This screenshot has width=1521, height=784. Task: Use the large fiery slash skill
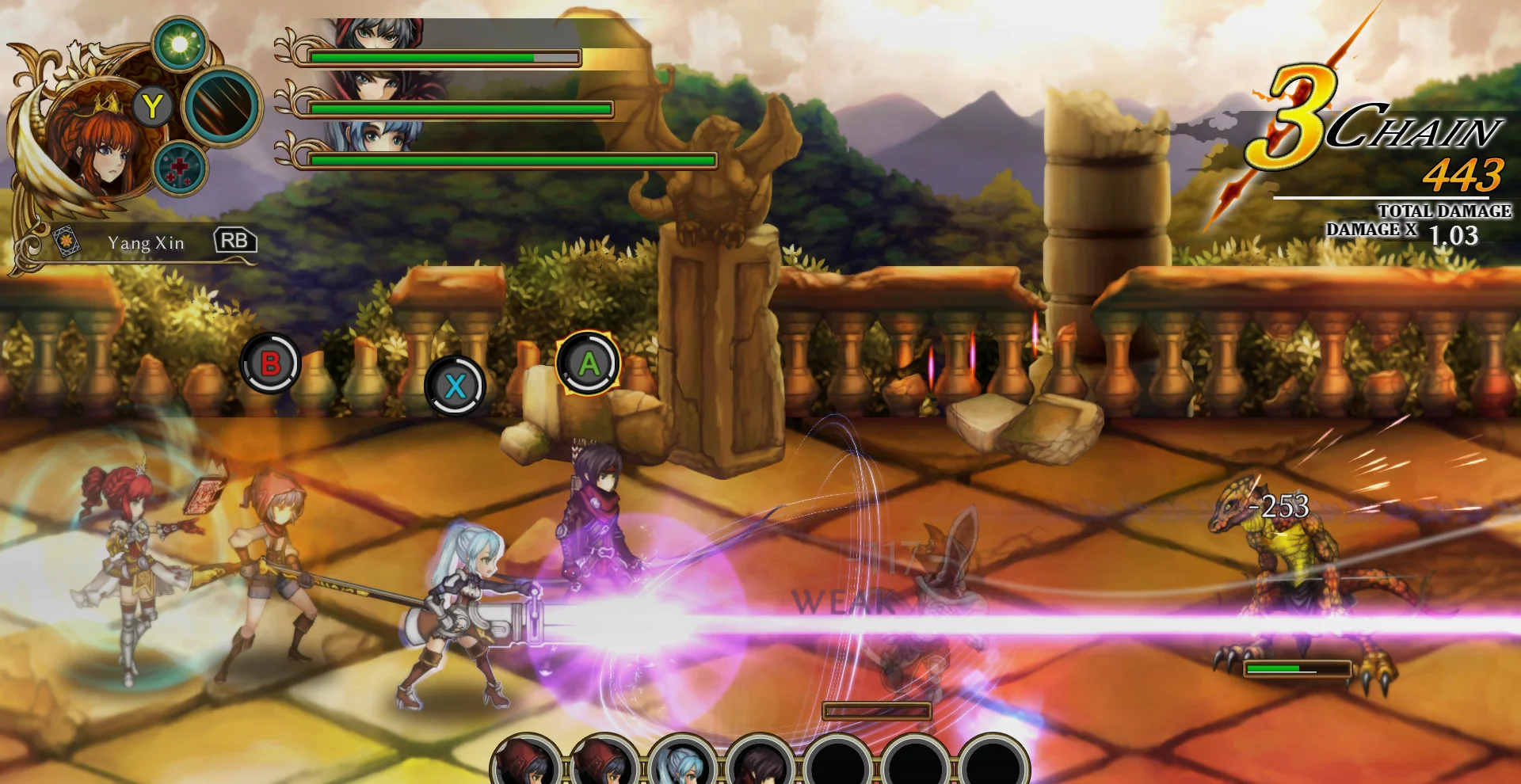coord(222,107)
